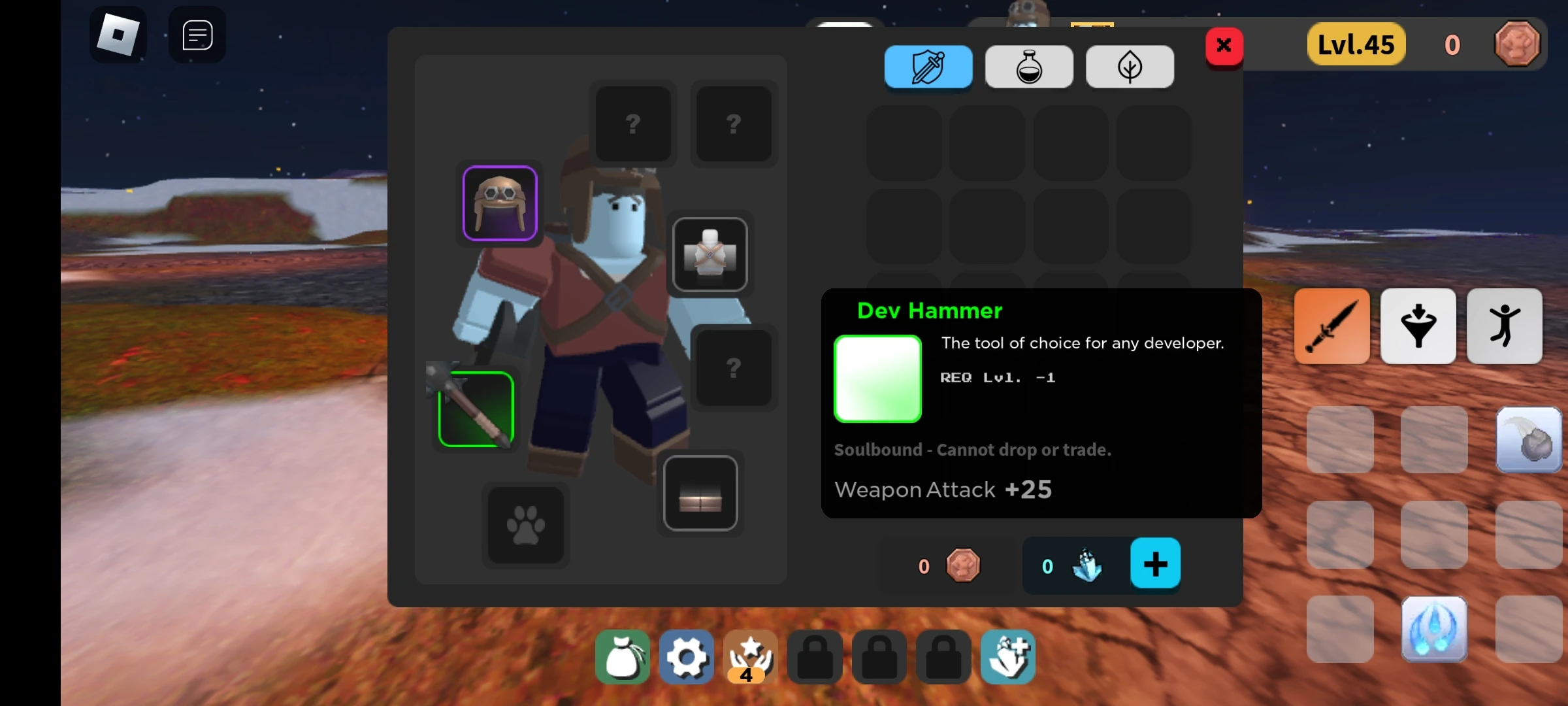Open the green loot bag icon

click(622, 657)
